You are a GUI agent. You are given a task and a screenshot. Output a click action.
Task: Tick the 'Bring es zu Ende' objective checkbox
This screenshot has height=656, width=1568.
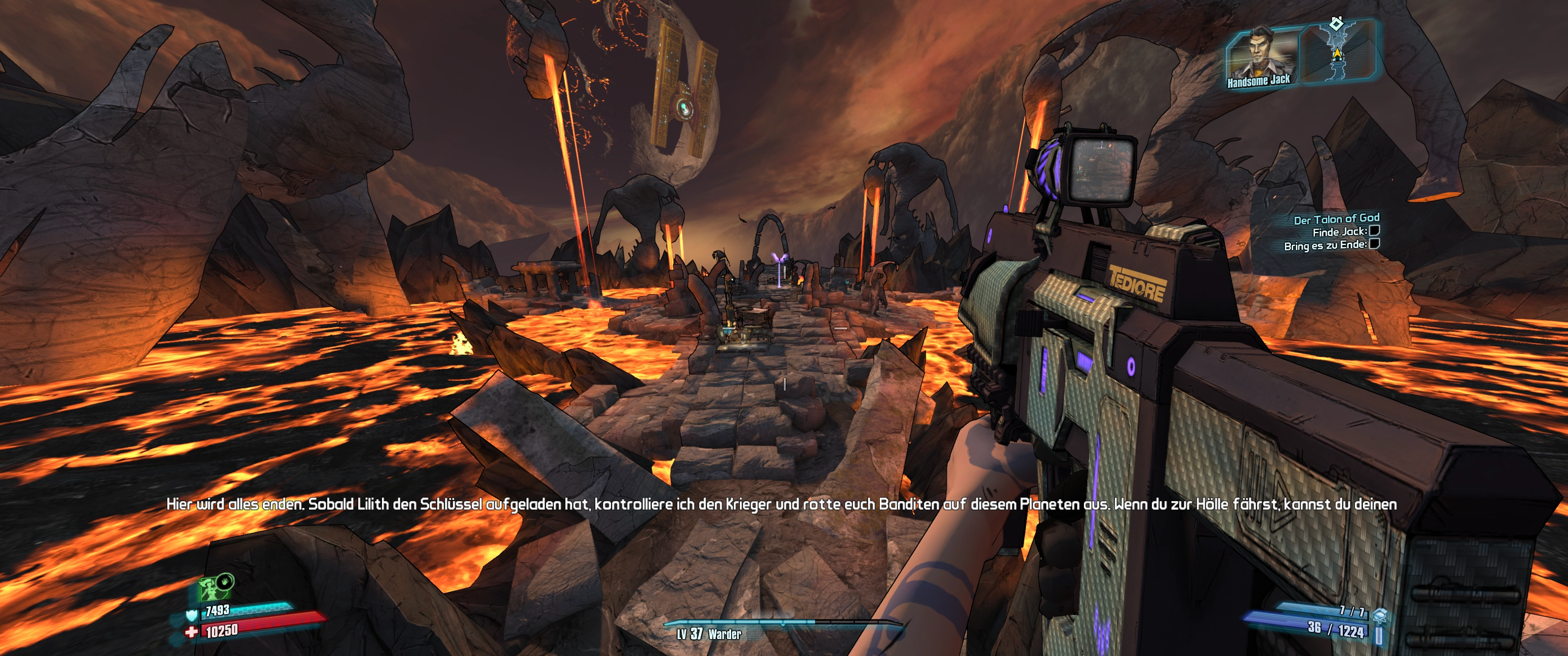(x=1374, y=244)
